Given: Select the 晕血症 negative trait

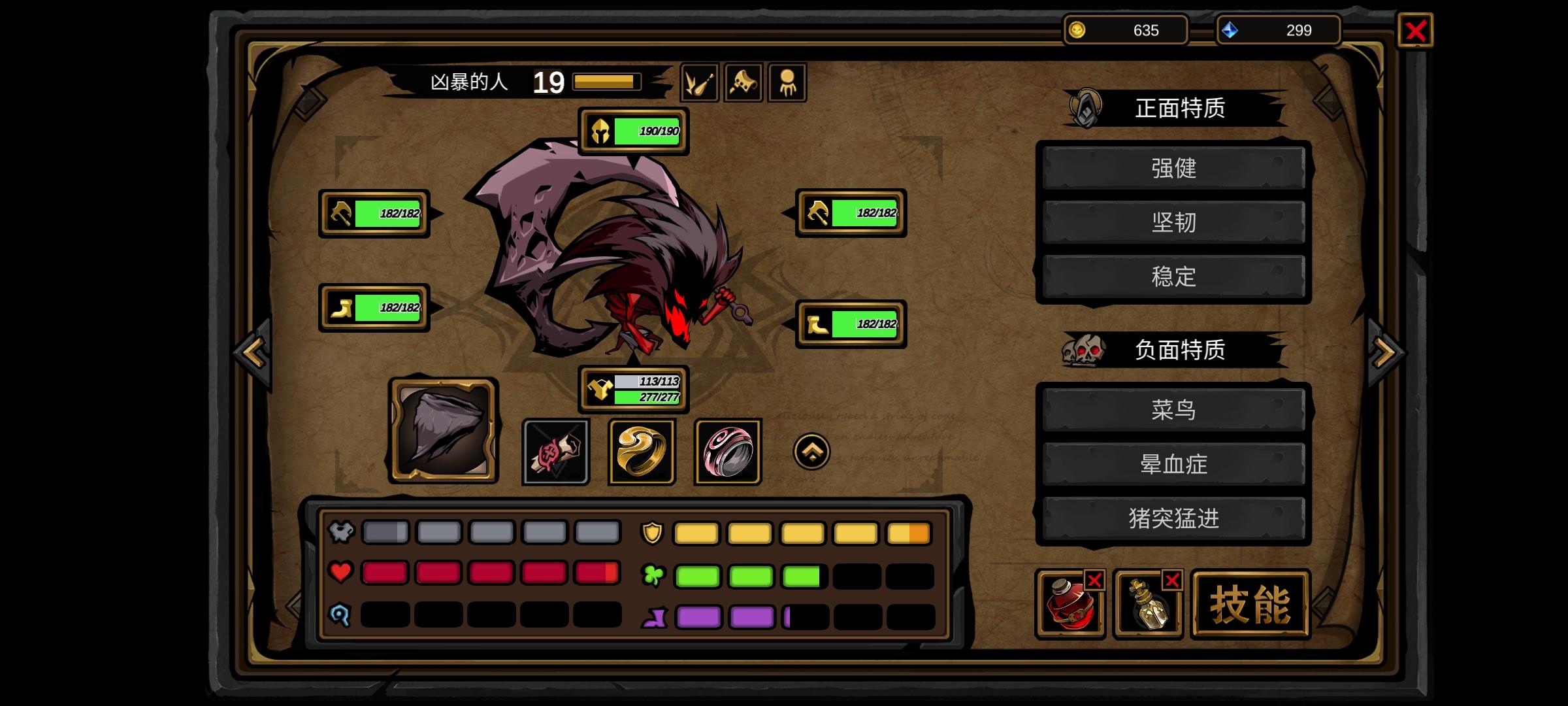Looking at the screenshot, I should pos(1173,465).
